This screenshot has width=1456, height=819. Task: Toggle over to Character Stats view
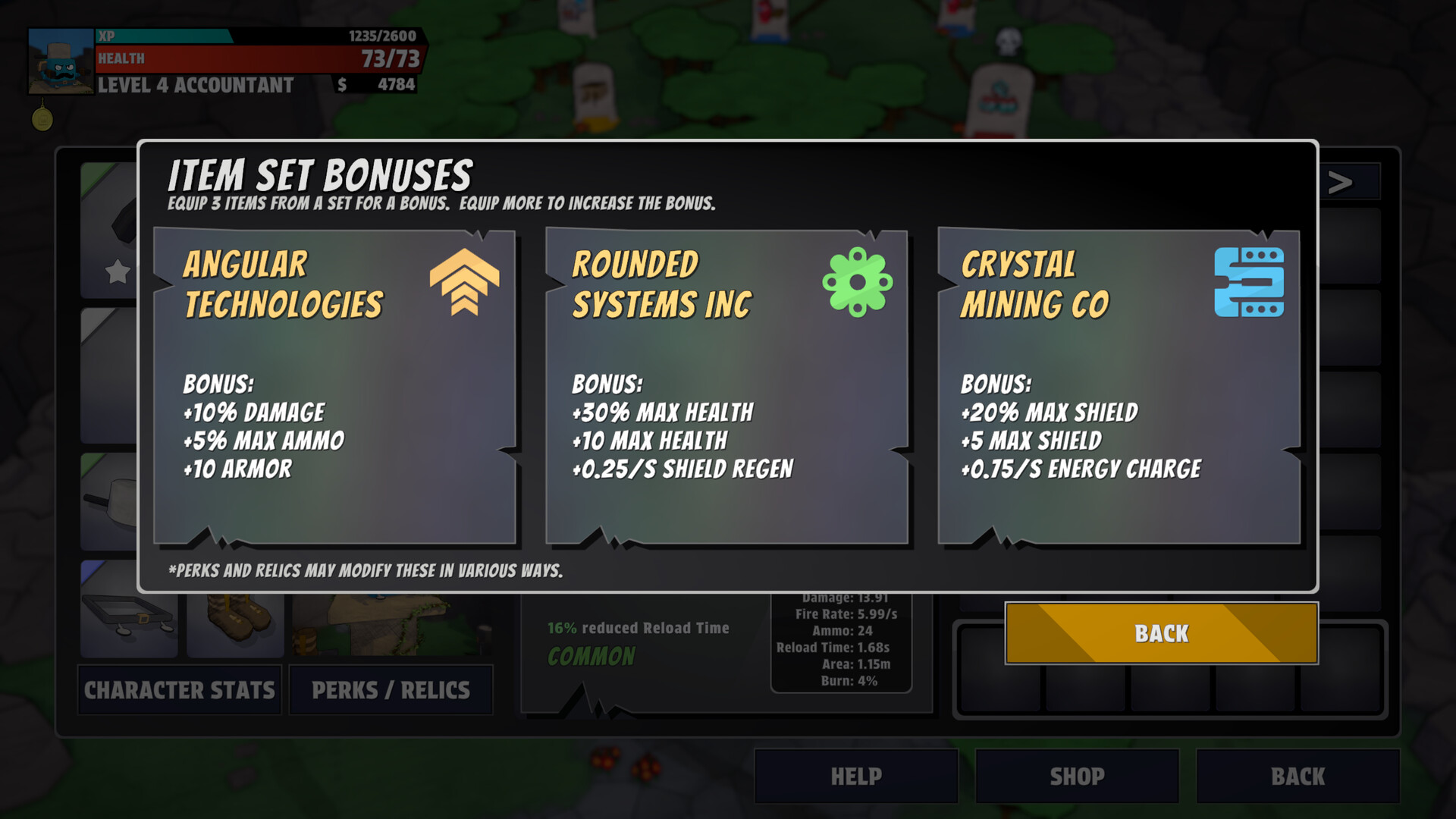tap(179, 690)
